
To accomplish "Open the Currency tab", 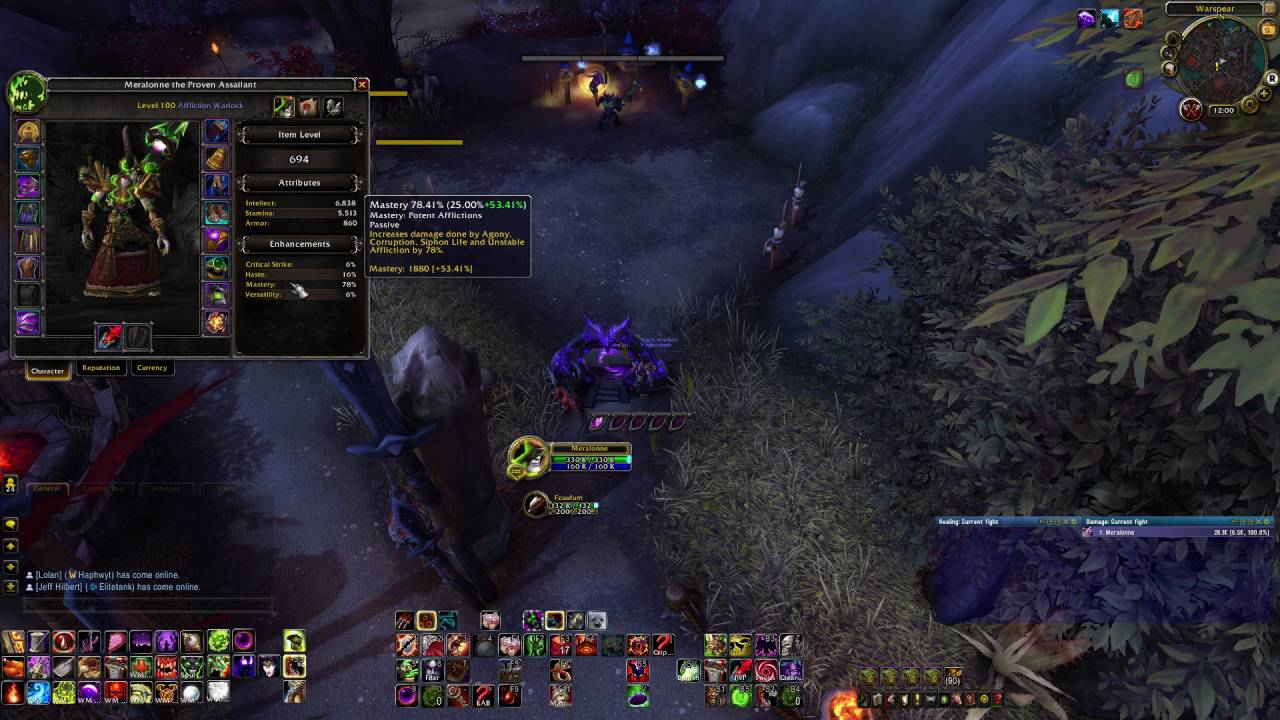I will point(152,368).
